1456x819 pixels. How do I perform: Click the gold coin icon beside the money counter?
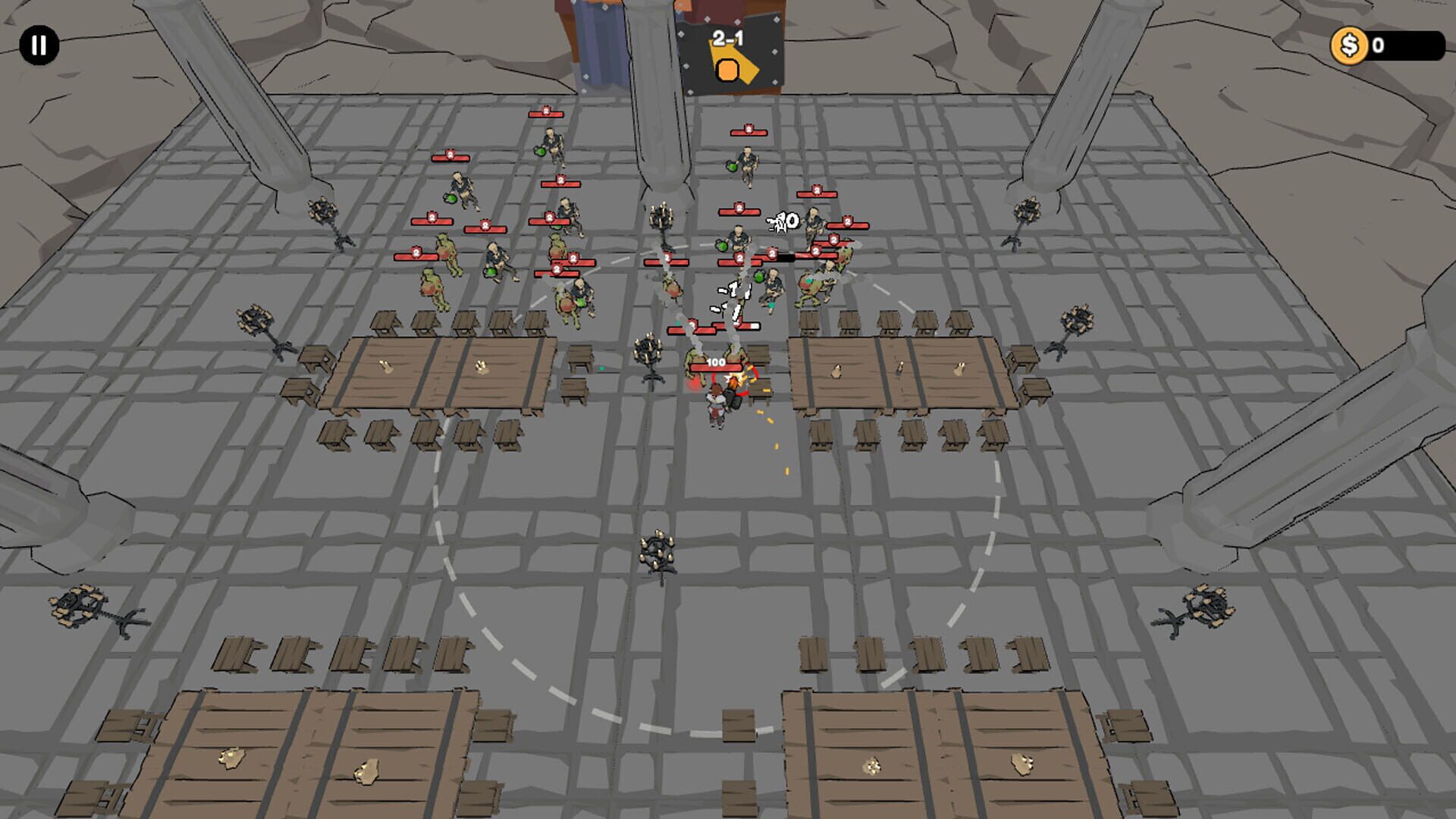pos(1351,45)
